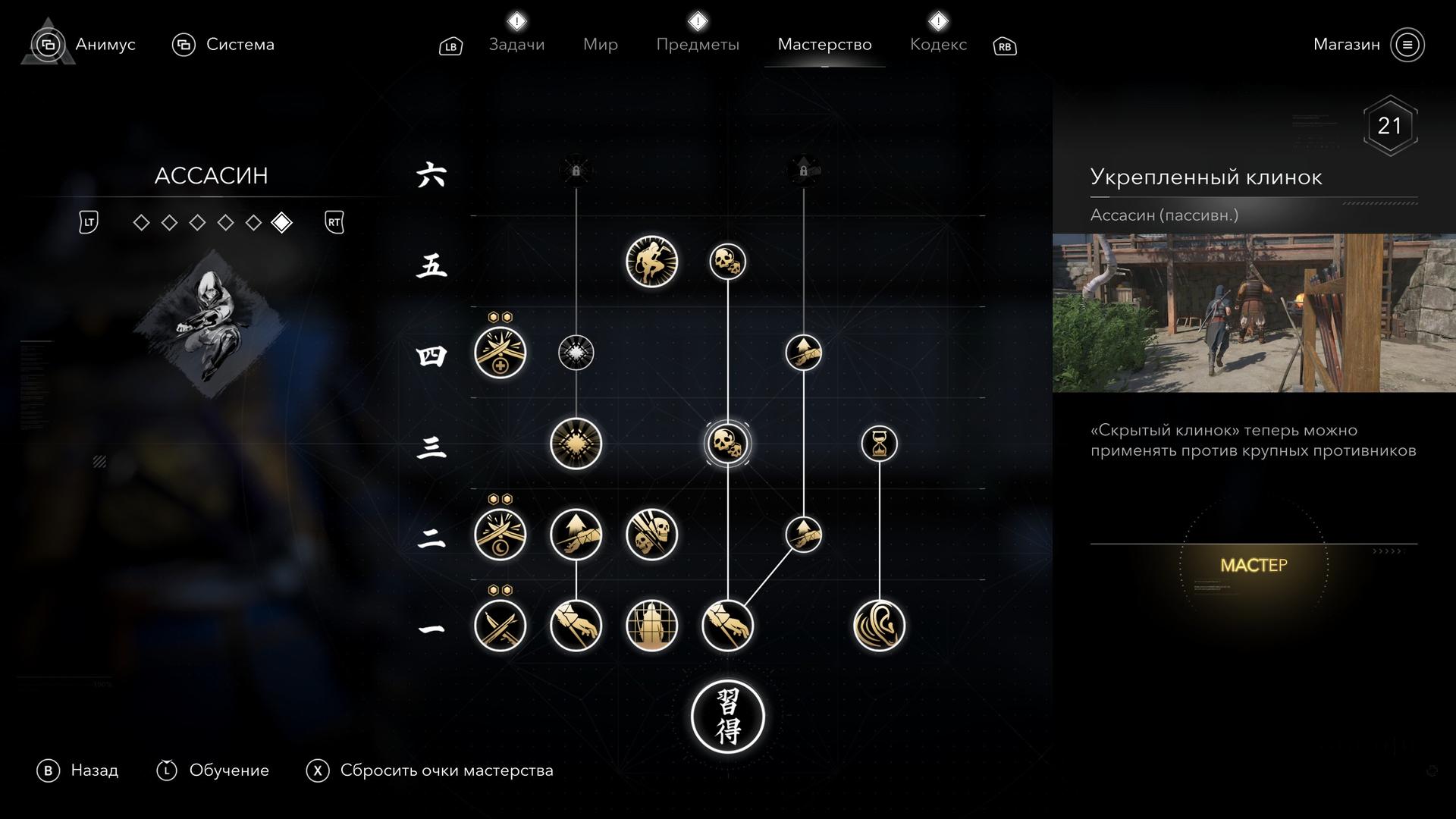Select the caged figure skill node
The width and height of the screenshot is (1456, 819).
[x=651, y=626]
